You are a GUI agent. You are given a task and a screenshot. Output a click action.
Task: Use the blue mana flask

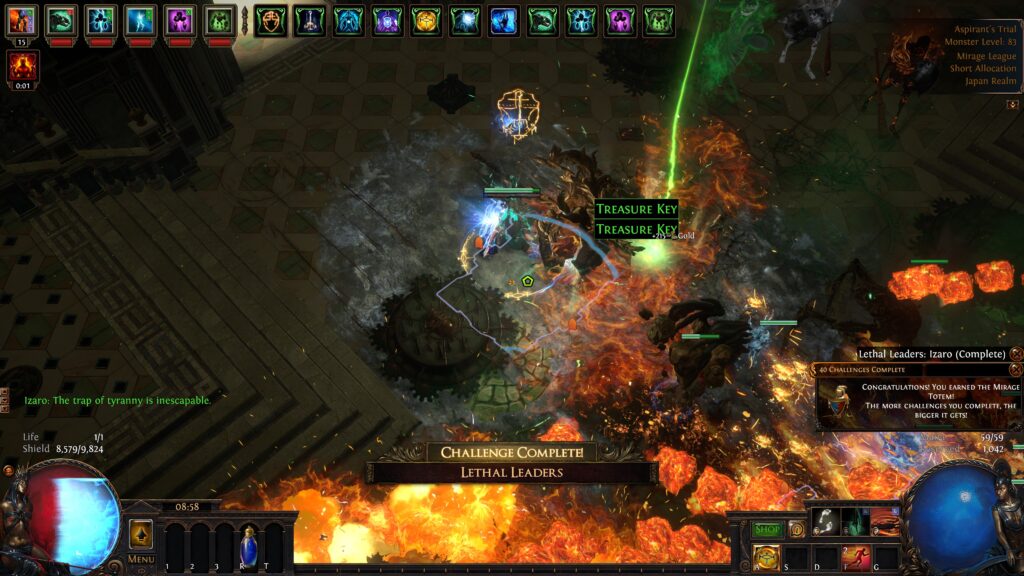click(248, 545)
